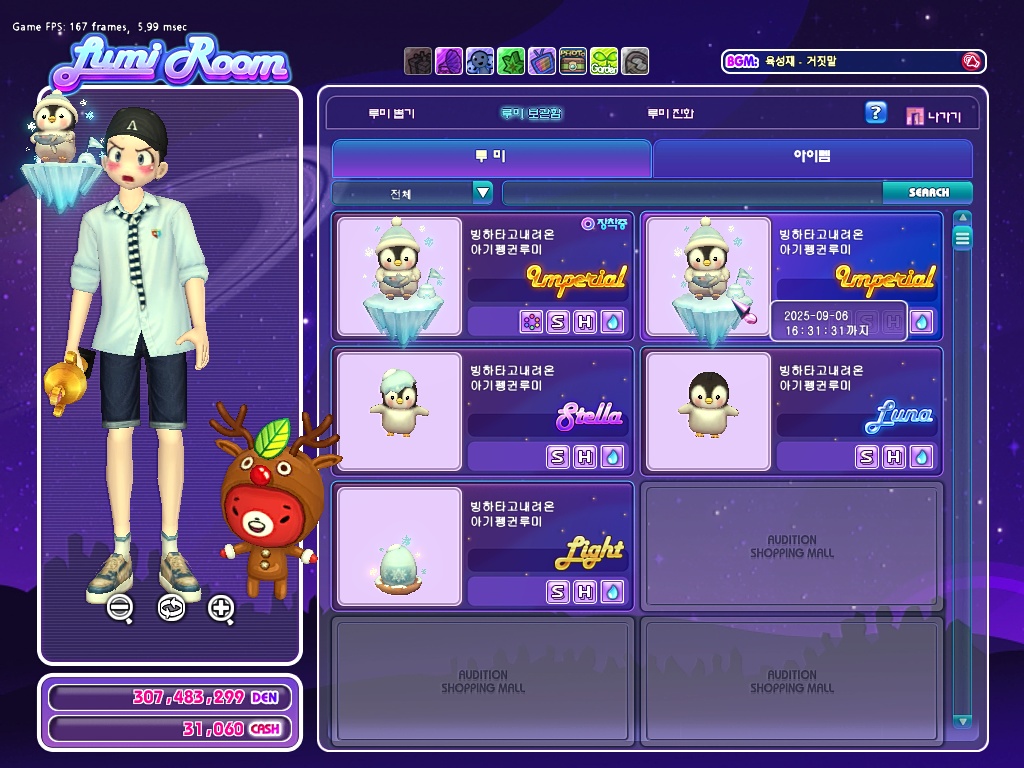Switch to the 아이템 tab
This screenshot has height=768, width=1024.
pyautogui.click(x=812, y=158)
